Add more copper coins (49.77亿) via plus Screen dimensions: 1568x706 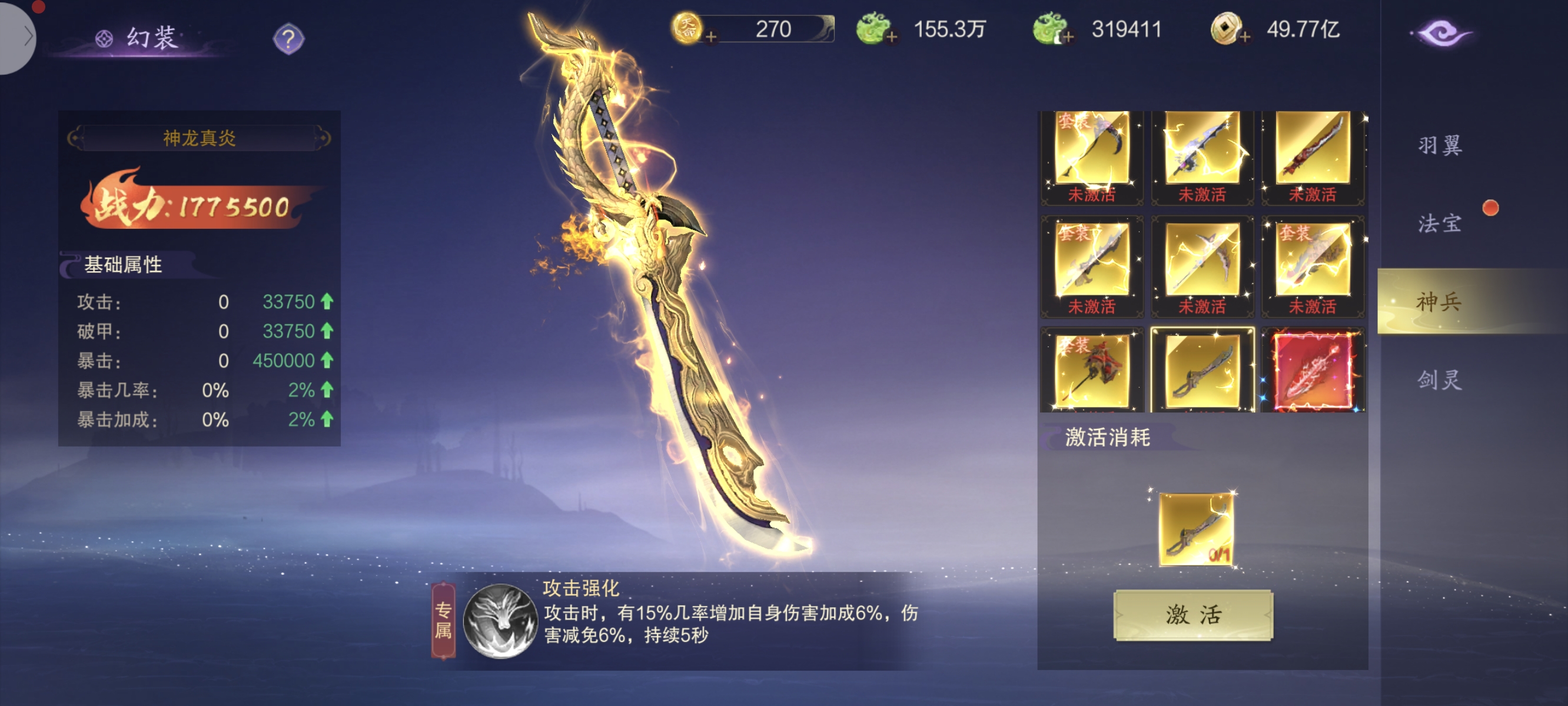click(x=1245, y=37)
